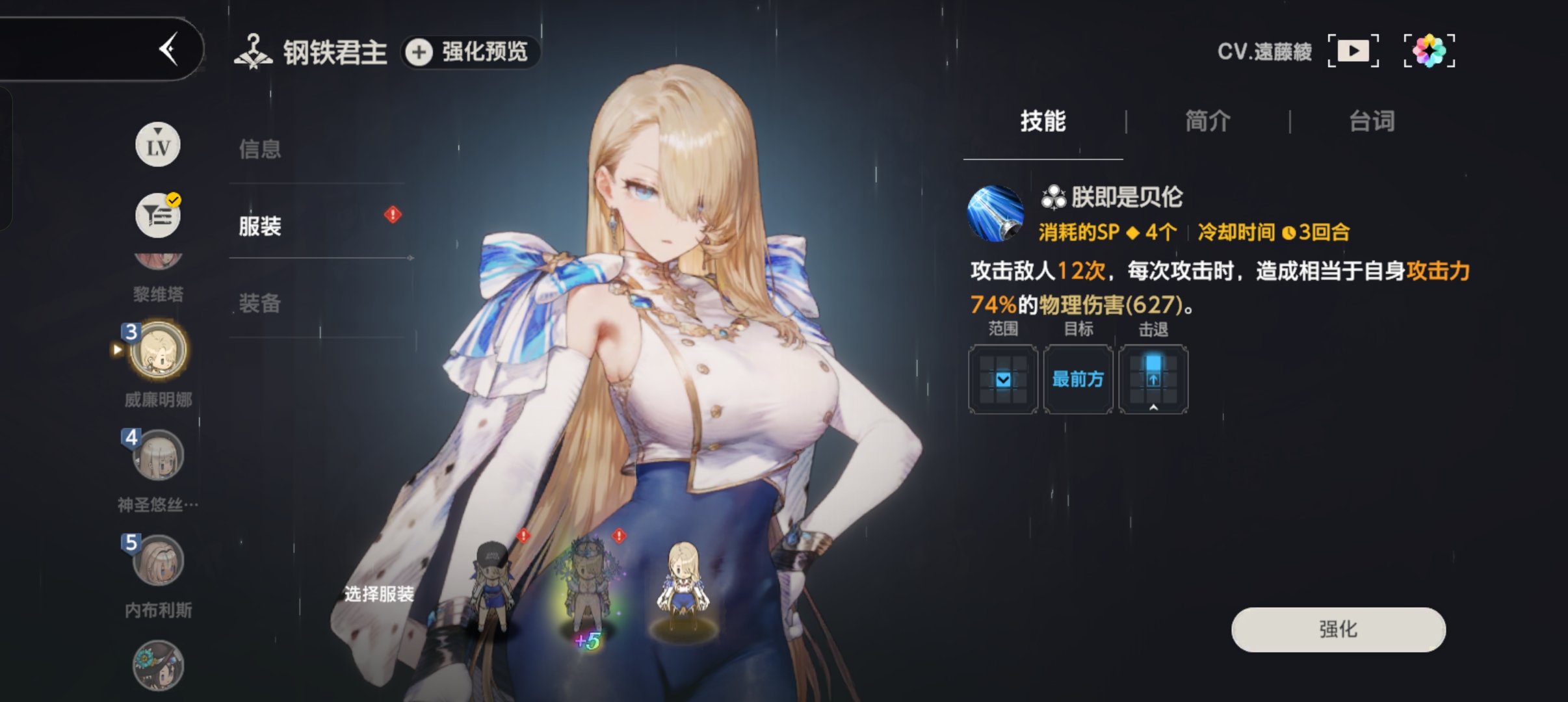Open 强化预览 next to the character name
The image size is (1568, 702).
click(x=470, y=53)
